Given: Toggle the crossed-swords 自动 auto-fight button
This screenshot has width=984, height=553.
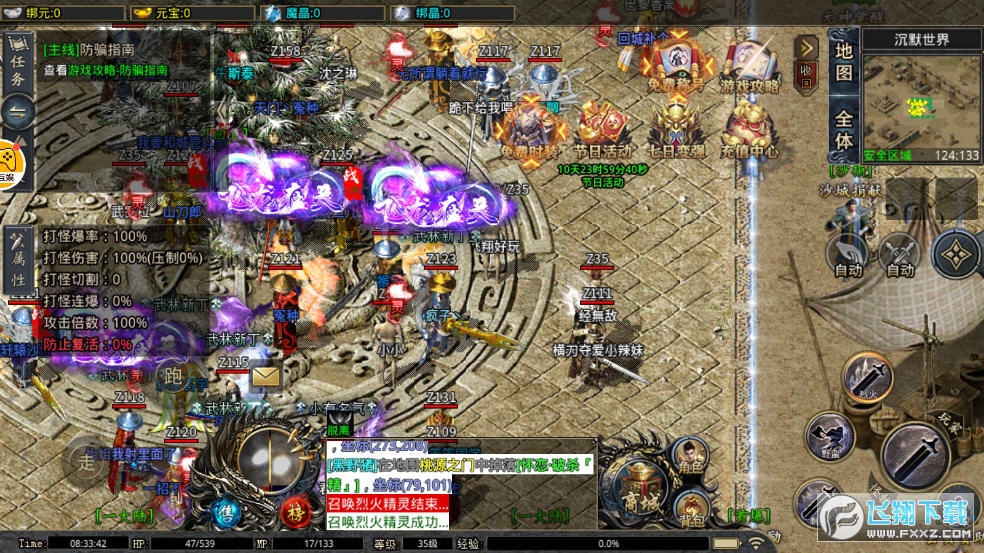Looking at the screenshot, I should click(x=900, y=254).
